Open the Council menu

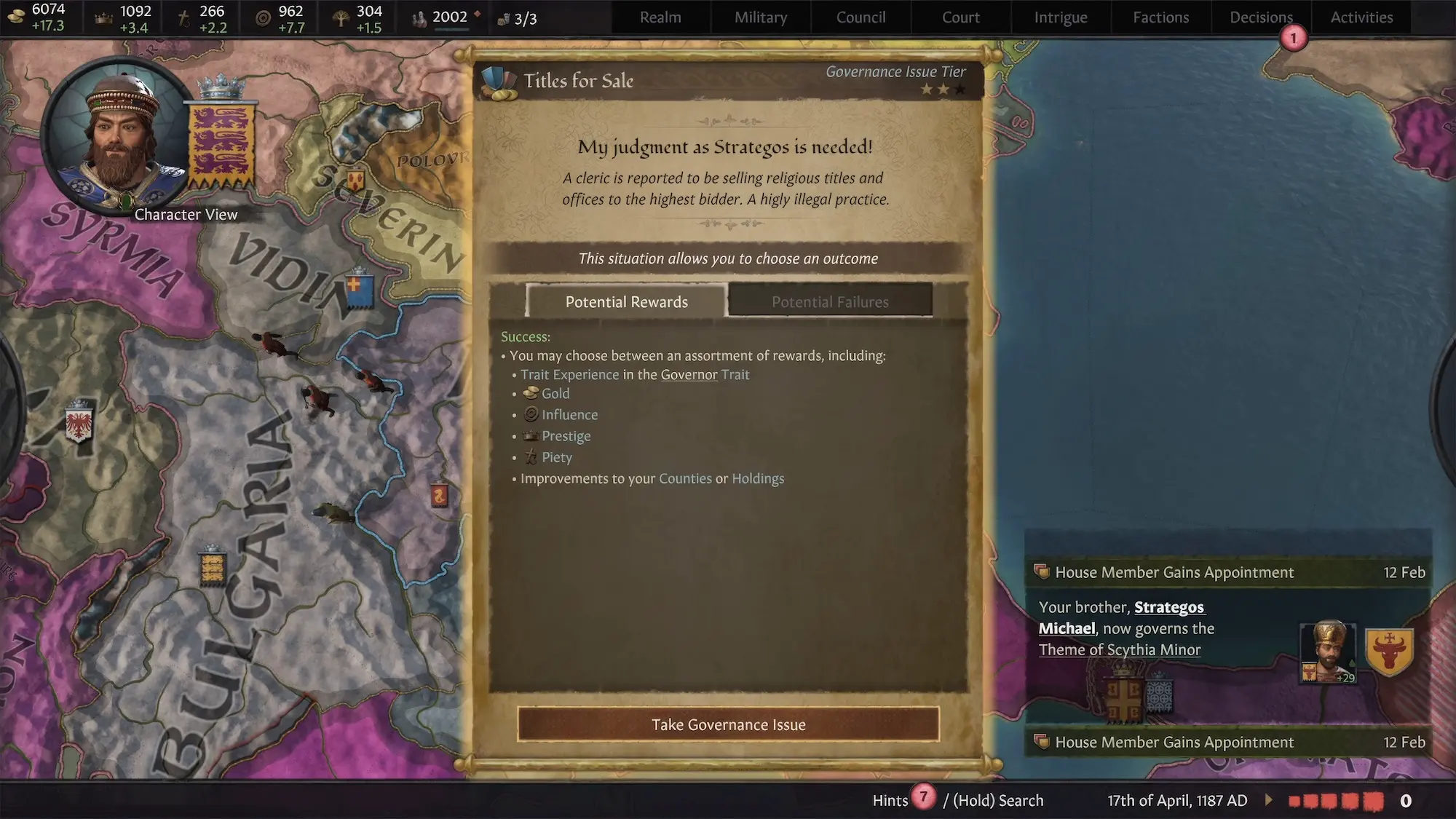pyautogui.click(x=860, y=17)
